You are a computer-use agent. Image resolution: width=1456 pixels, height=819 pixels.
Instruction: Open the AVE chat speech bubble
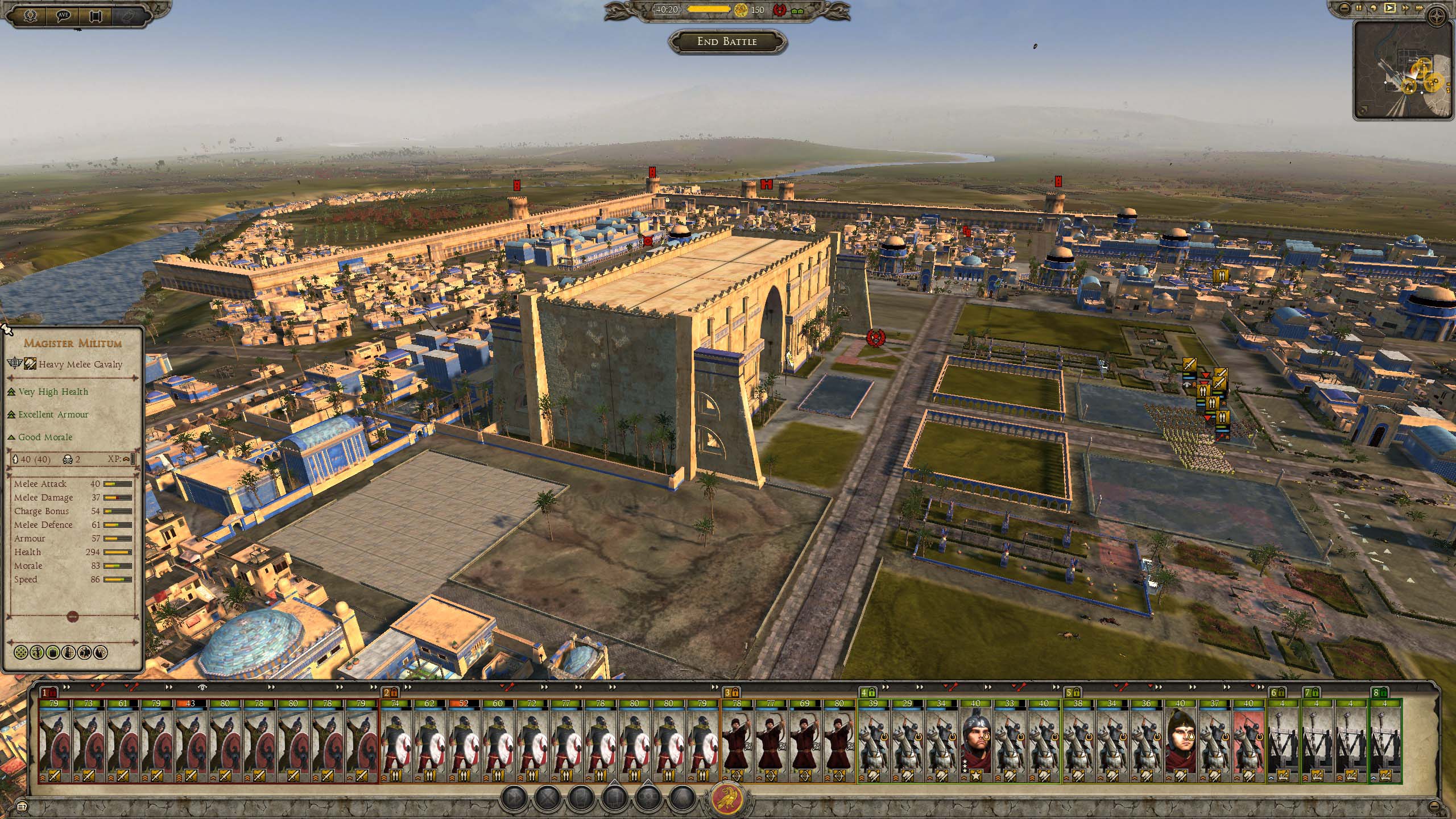click(63, 16)
